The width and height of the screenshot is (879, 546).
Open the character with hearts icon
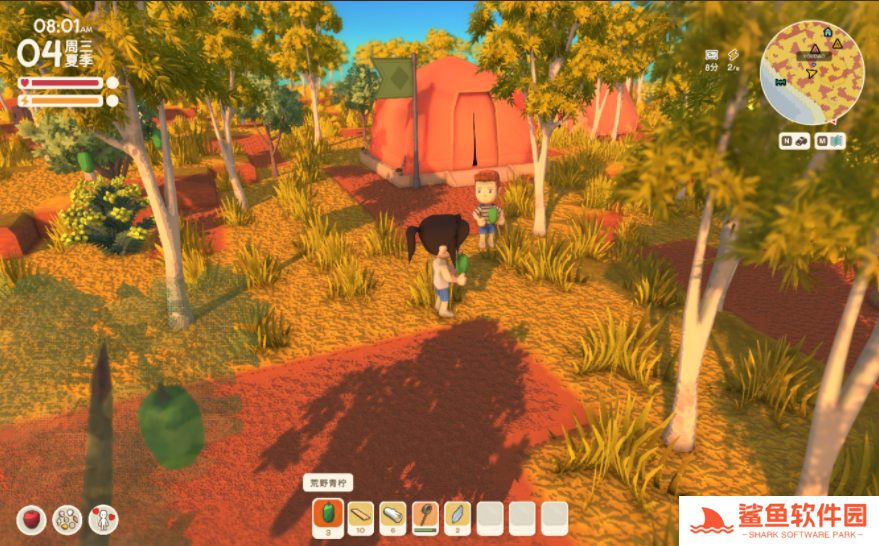point(103,519)
